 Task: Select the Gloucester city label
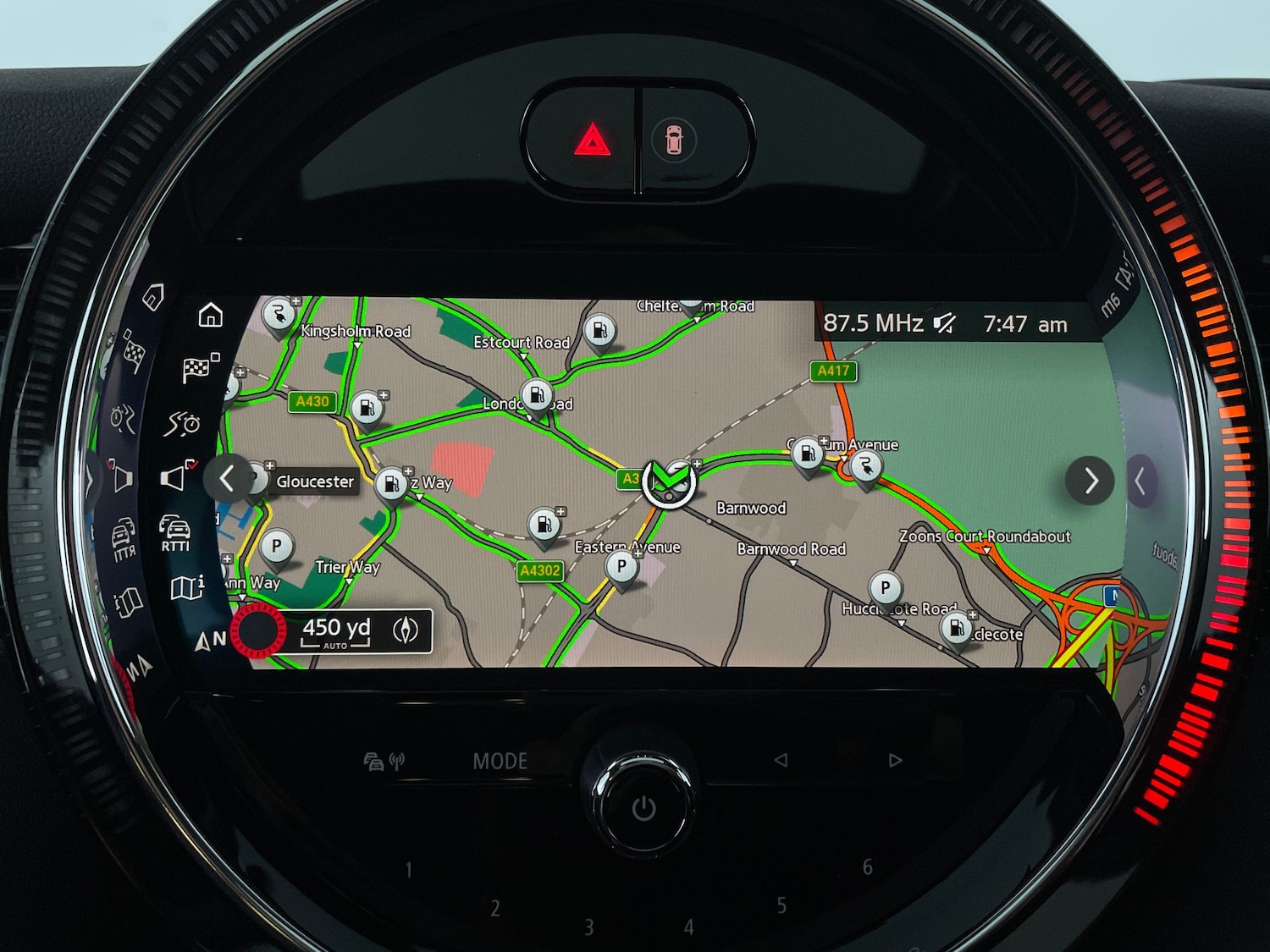pos(315,482)
